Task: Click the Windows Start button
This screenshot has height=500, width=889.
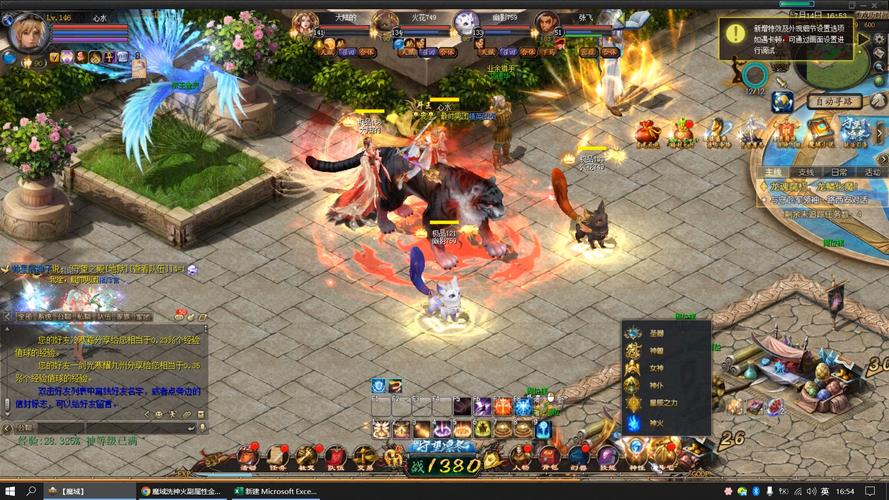Action: click(9, 491)
